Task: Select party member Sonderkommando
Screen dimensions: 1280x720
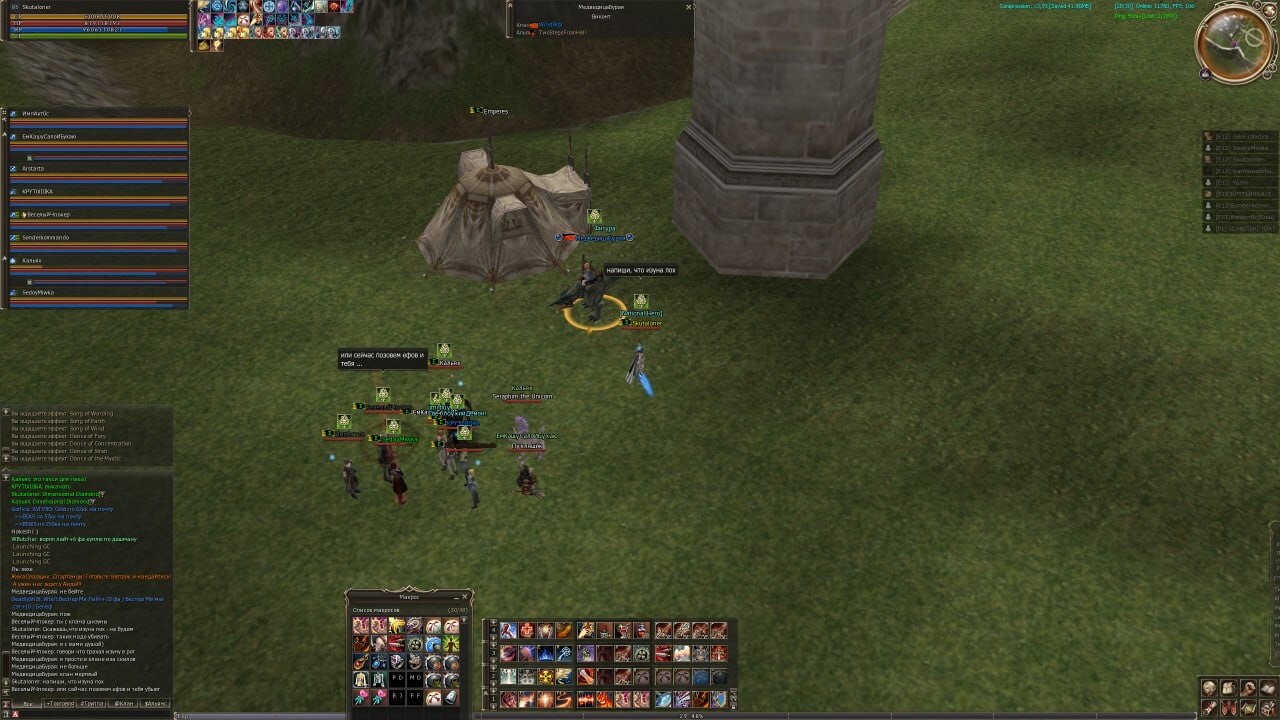Action: point(46,237)
